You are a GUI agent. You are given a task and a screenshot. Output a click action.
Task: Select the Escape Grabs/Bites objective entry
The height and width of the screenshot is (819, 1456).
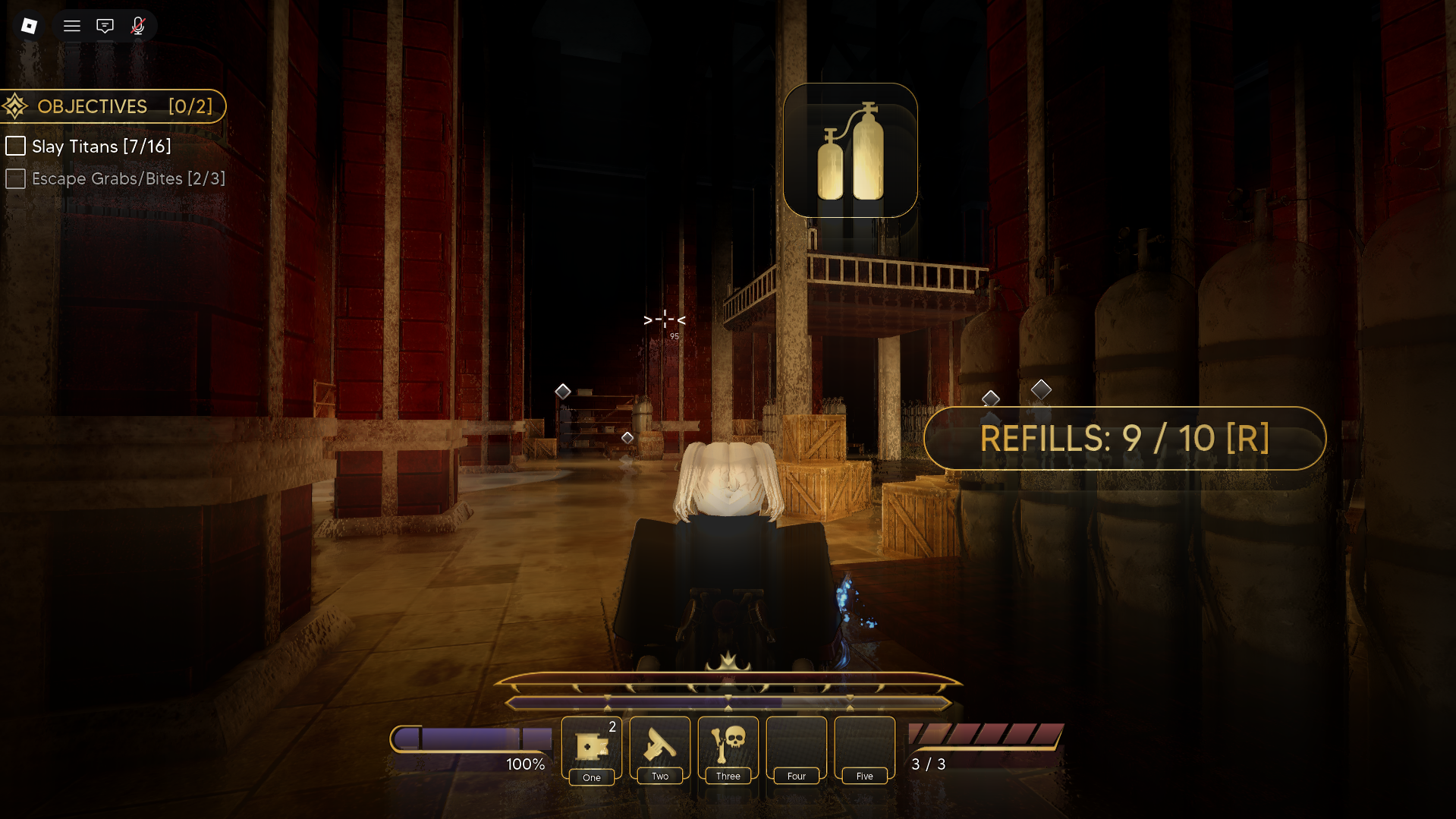pyautogui.click(x=127, y=179)
